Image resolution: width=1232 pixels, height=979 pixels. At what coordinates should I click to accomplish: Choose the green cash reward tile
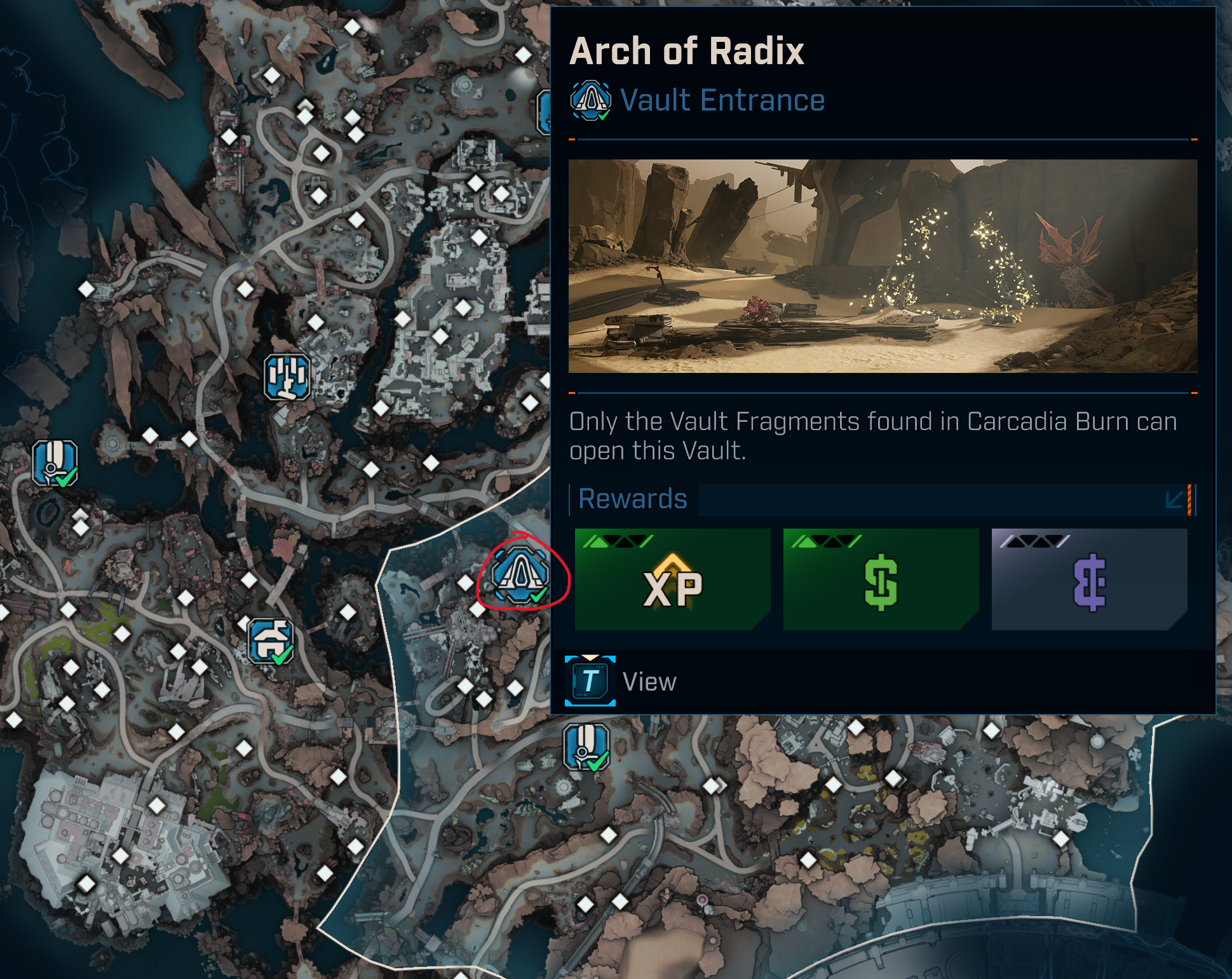pyautogui.click(x=881, y=579)
